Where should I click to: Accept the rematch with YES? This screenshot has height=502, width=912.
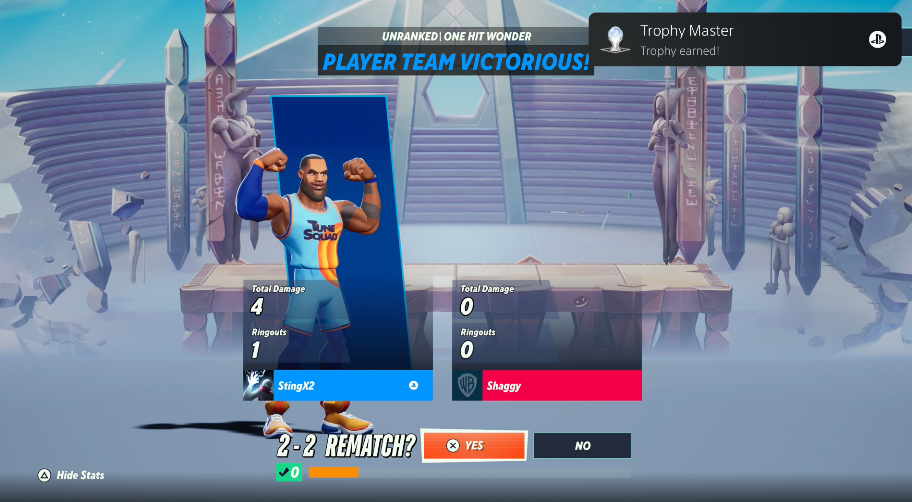coord(474,446)
